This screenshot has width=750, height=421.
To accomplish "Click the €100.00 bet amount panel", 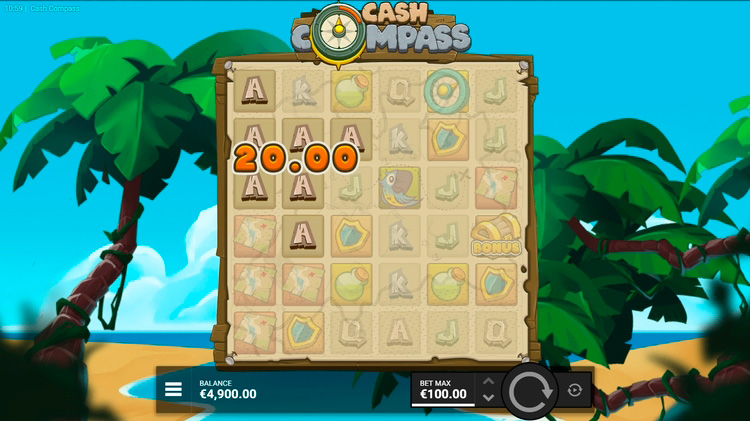I will pos(443,389).
